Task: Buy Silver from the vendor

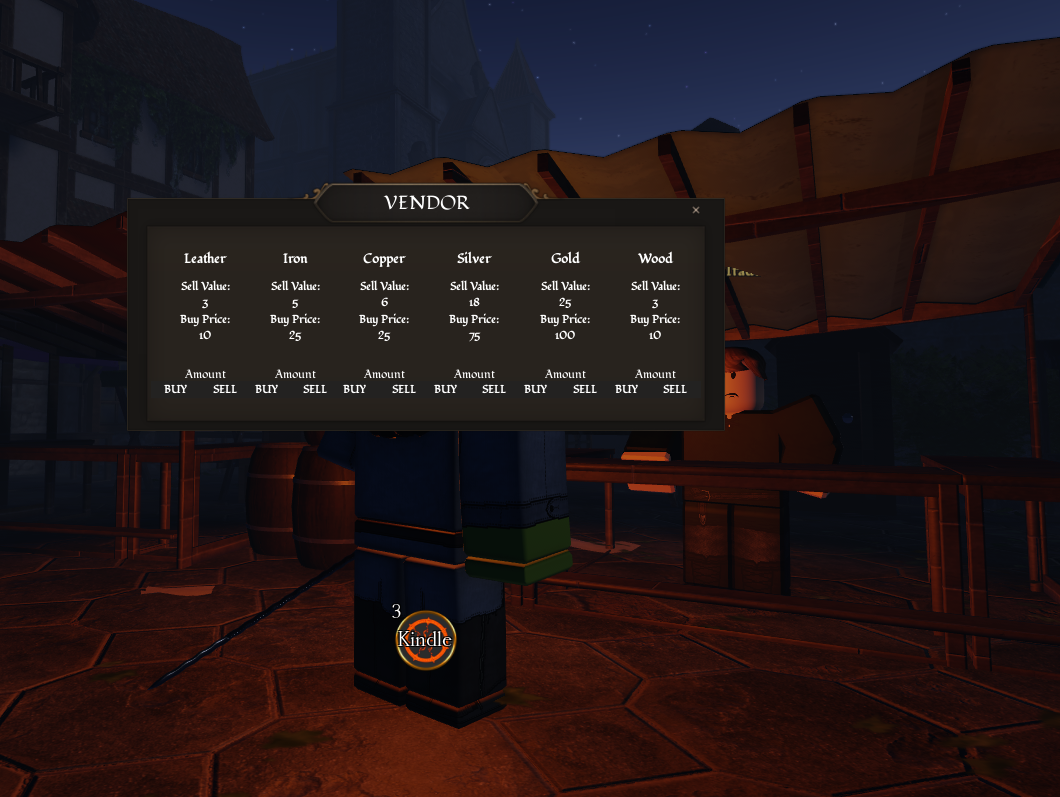Action: (x=446, y=389)
